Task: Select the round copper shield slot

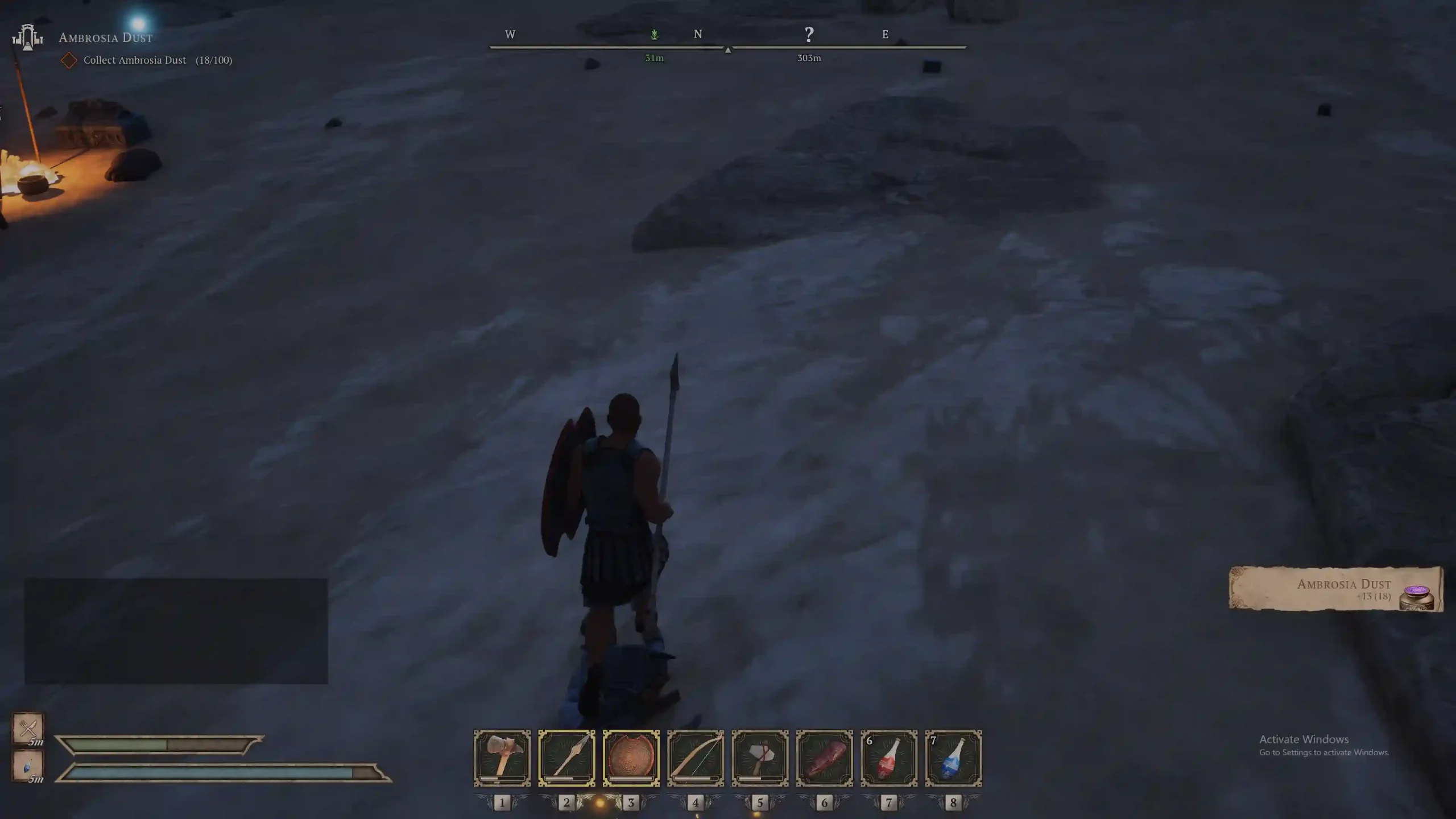Action: pyautogui.click(x=631, y=758)
